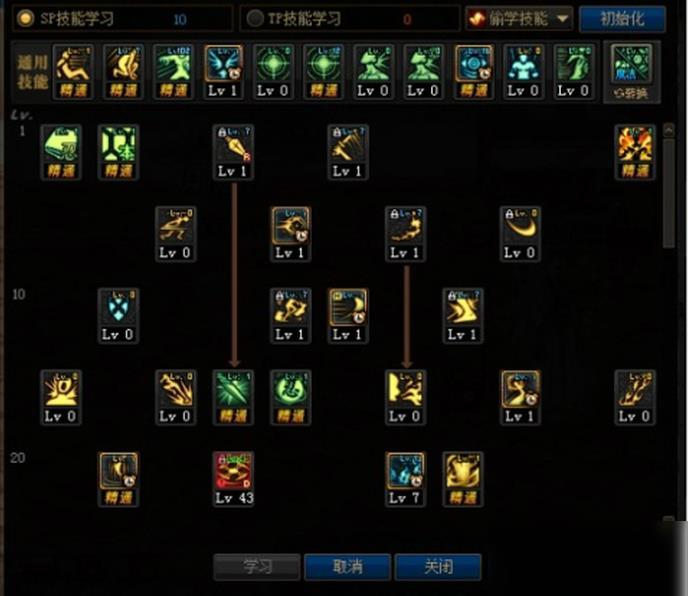Viewport: 688px width, 596px height.
Task: Click the greyed 学习 learn button
Action: coord(257,567)
